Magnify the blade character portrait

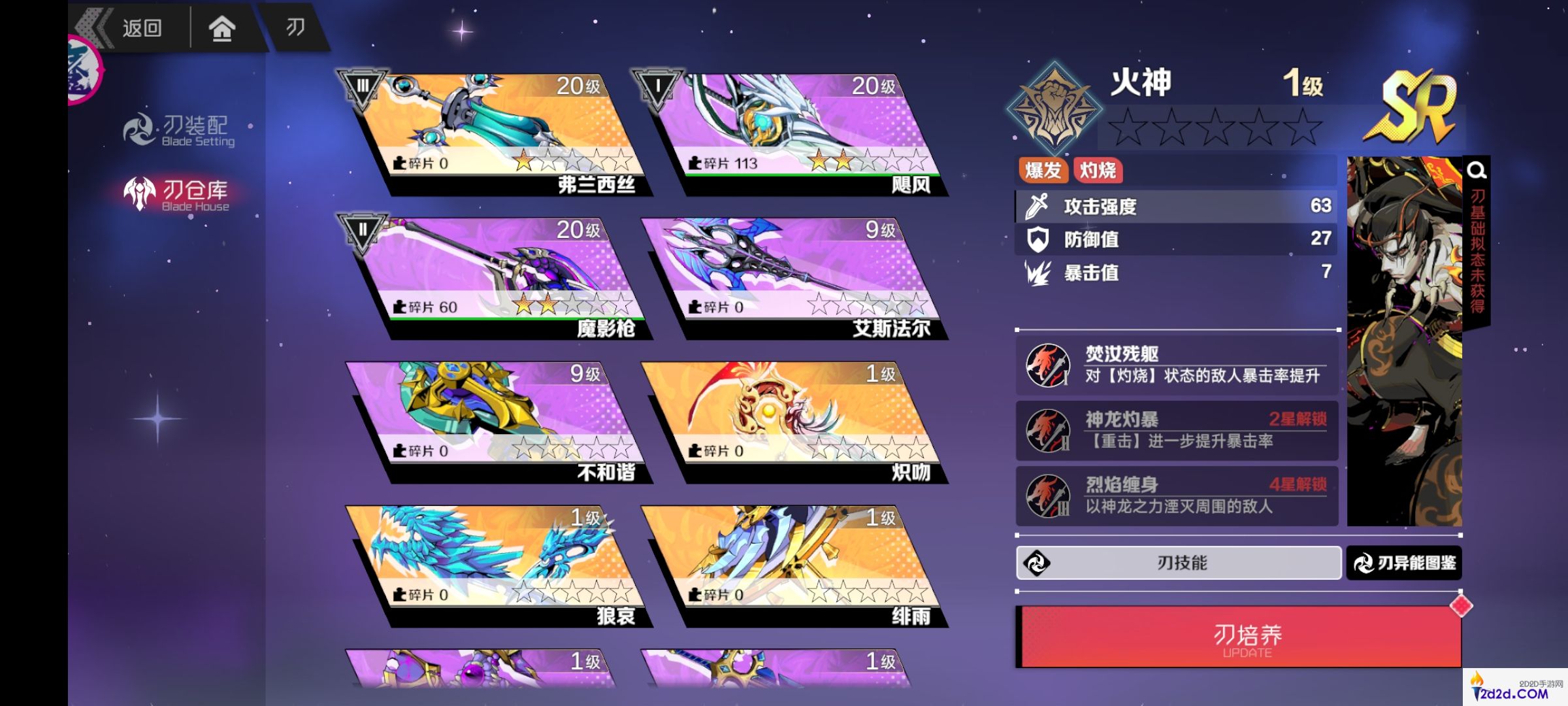[x=1477, y=171]
